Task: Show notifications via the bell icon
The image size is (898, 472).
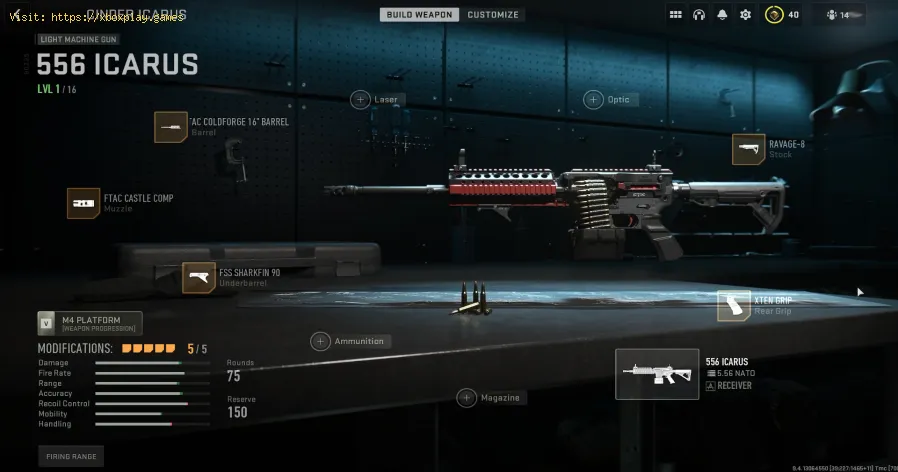Action: (722, 15)
